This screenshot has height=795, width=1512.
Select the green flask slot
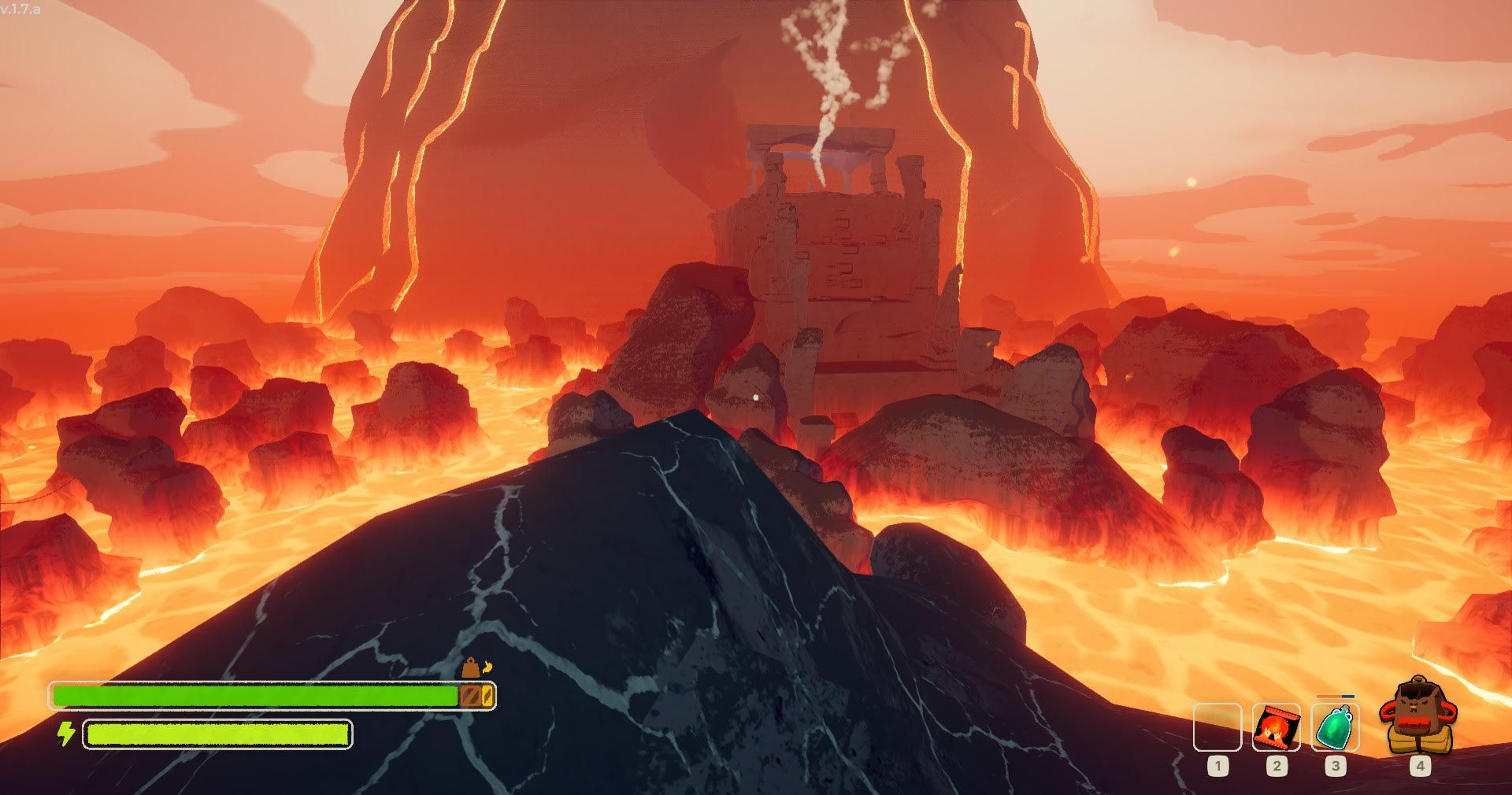[1335, 728]
